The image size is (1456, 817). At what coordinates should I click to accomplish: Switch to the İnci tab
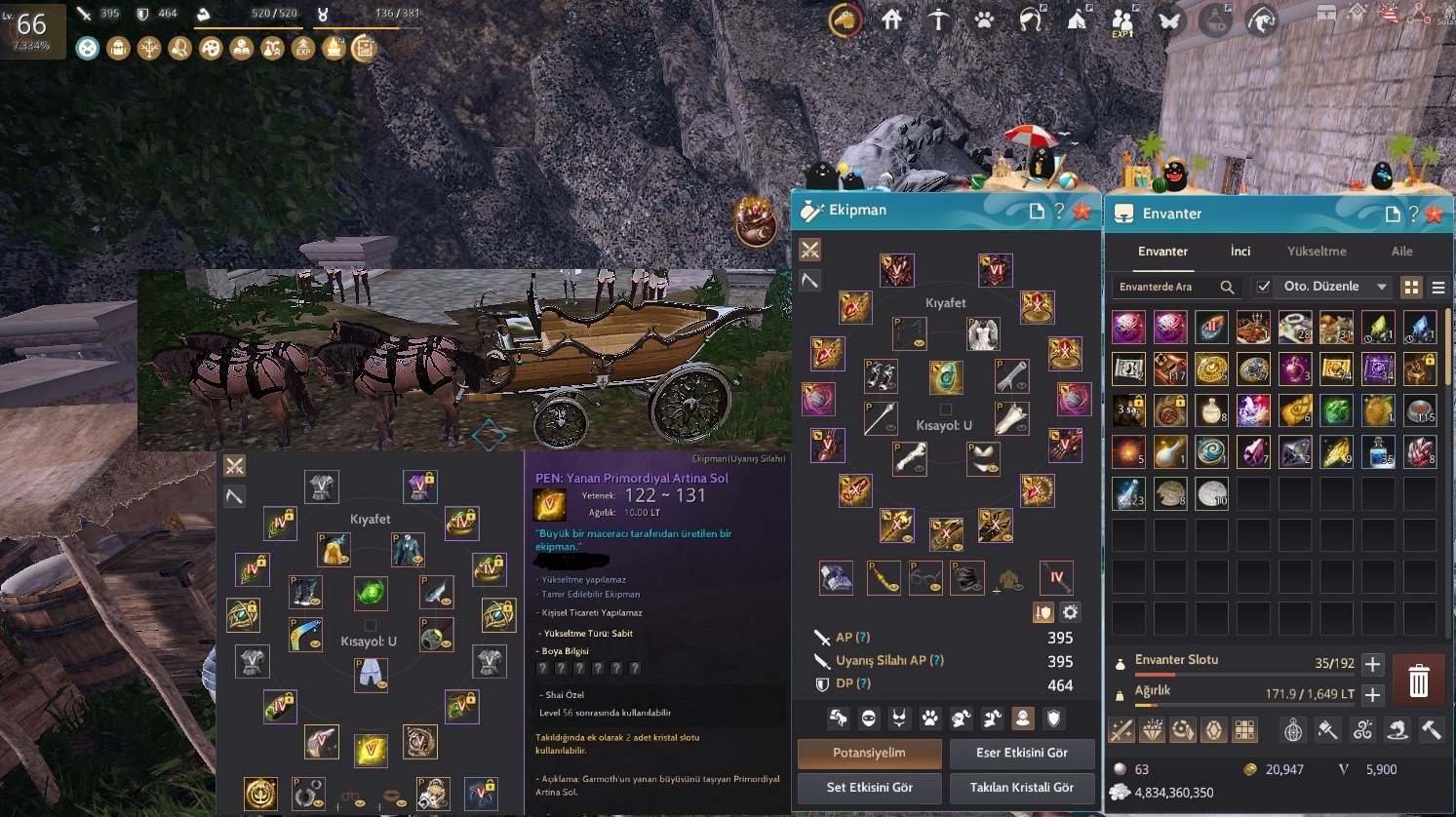1240,252
